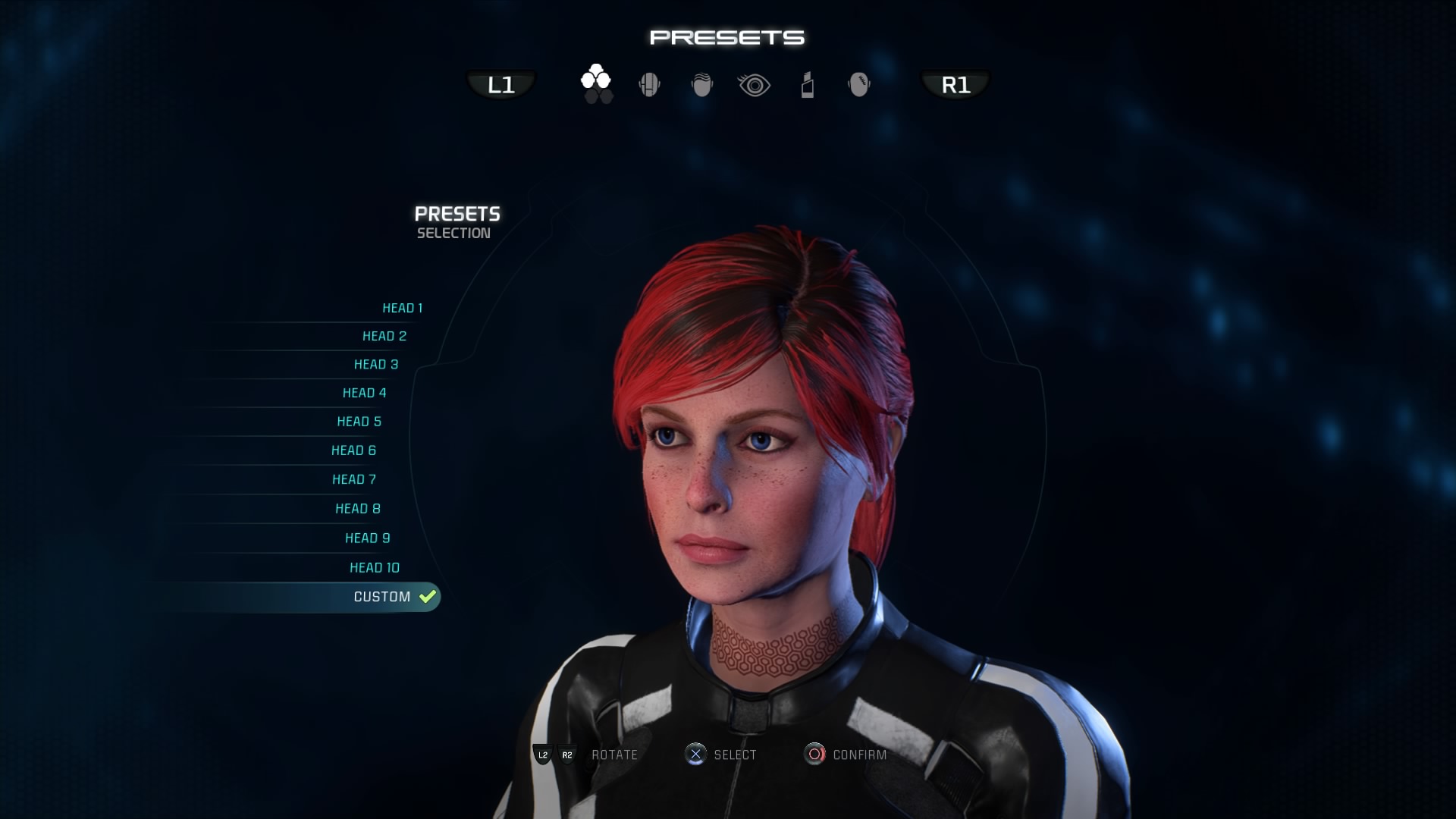1456x819 pixels.
Task: Switch to the eye customization tab
Action: pyautogui.click(x=754, y=85)
